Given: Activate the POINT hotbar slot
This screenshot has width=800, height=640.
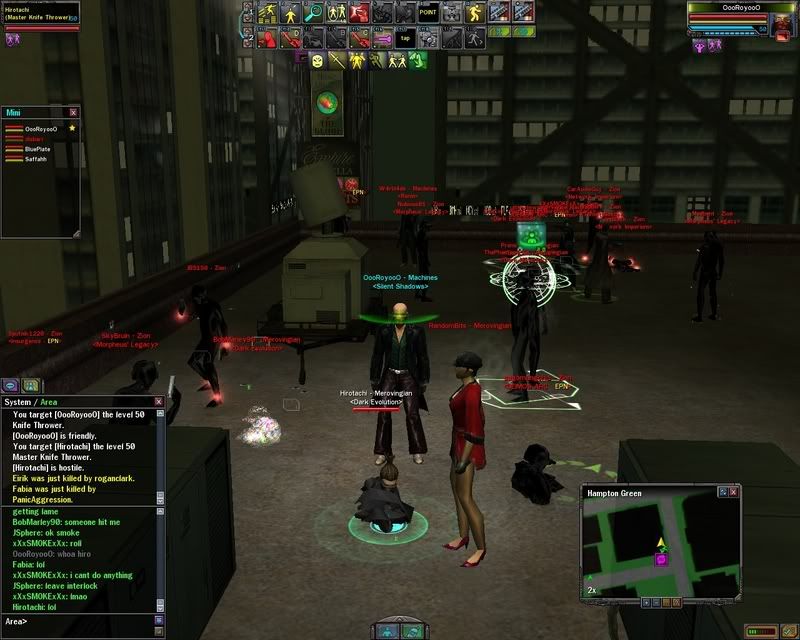Looking at the screenshot, I should point(428,13).
